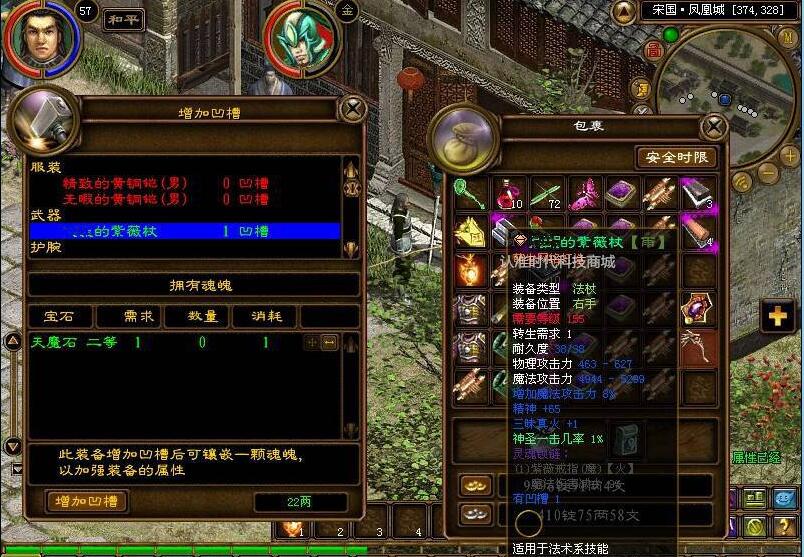Select the 紫薇杖 weapon row
Screen dimensions: 804x557
pyautogui.click(x=185, y=231)
